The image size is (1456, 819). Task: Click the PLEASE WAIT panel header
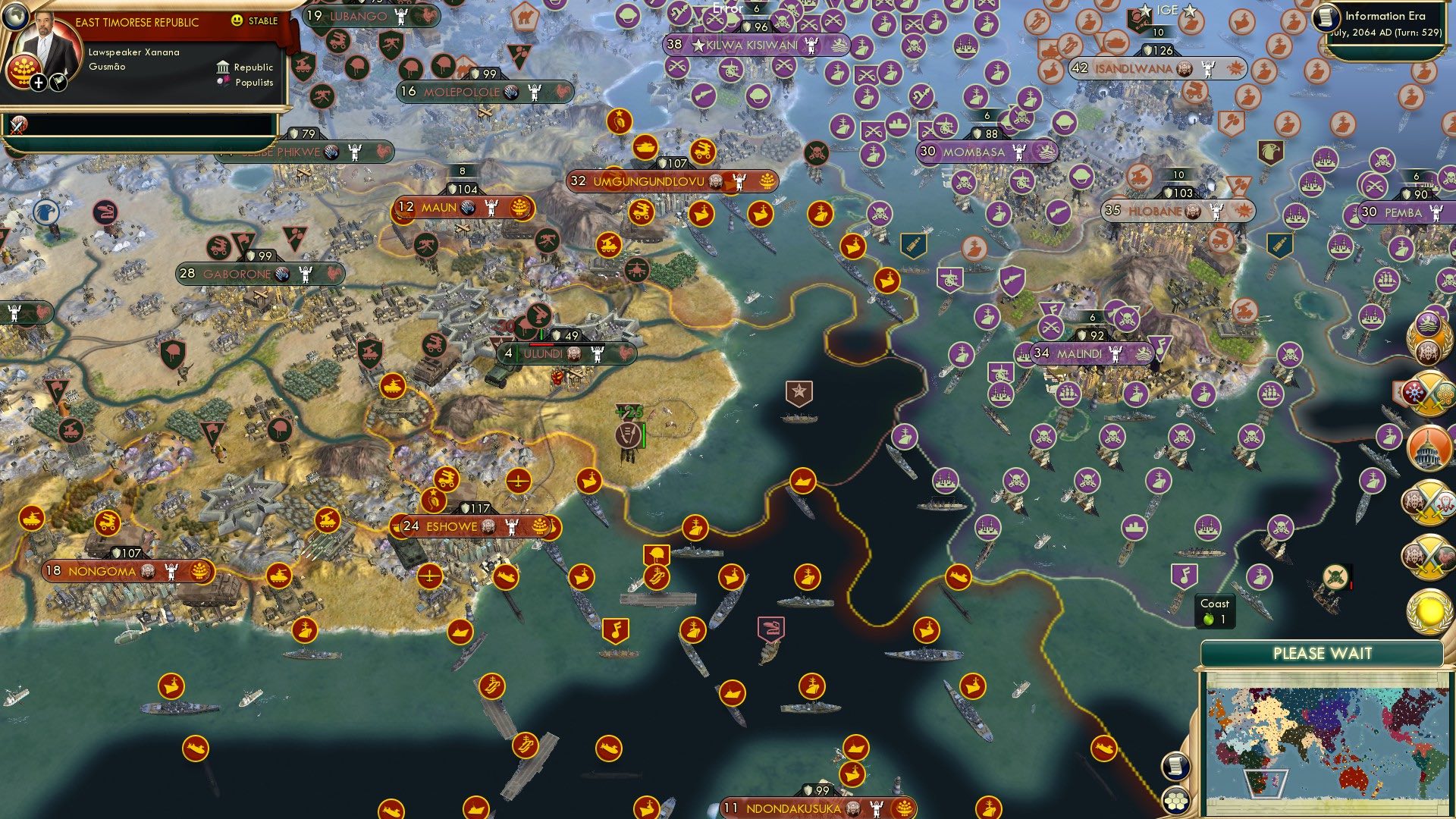tap(1325, 652)
